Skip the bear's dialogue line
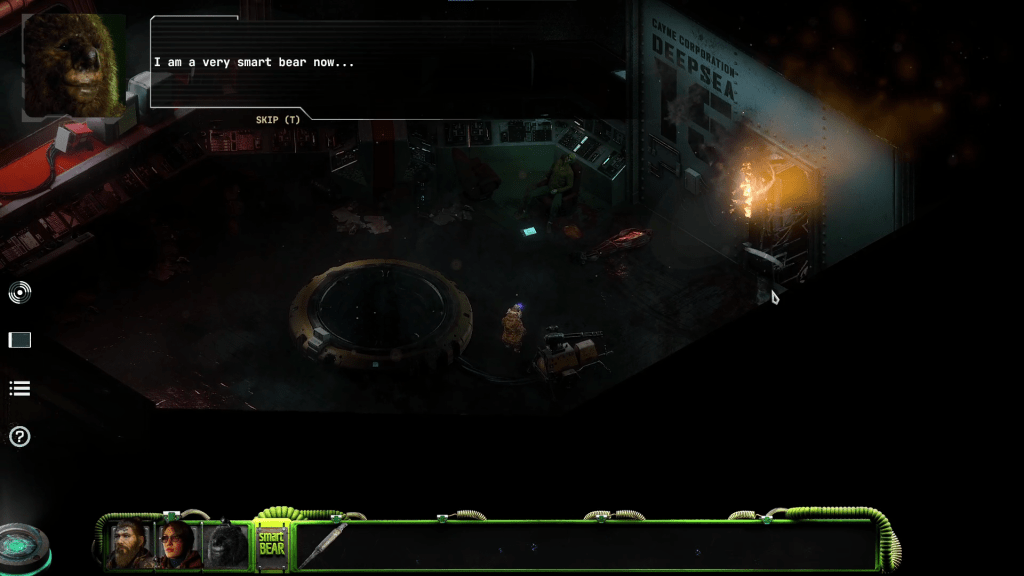The width and height of the screenshot is (1024, 576). [277, 120]
